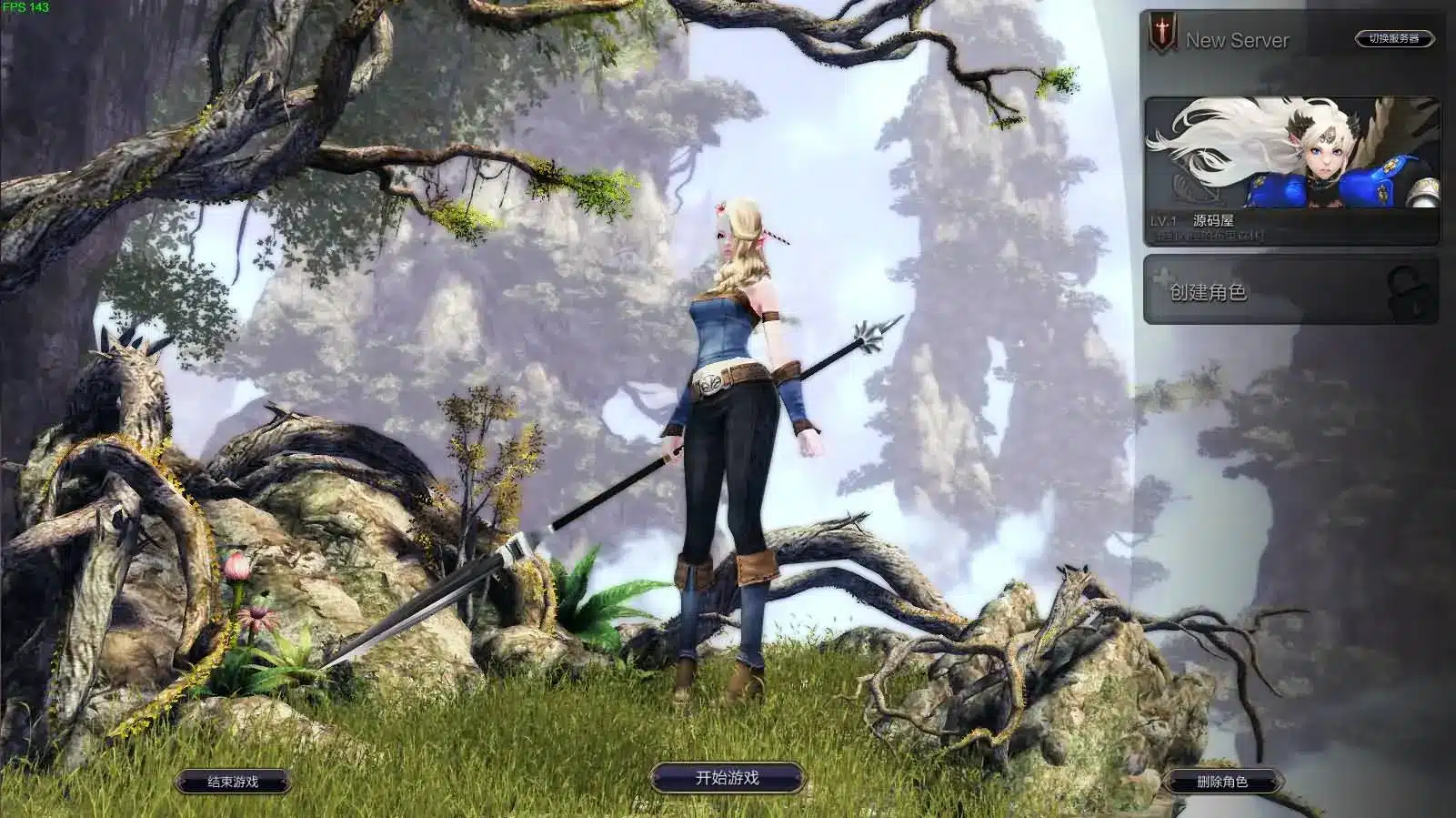The height and width of the screenshot is (818, 1456).
Task: Click the lock icon on create character slot
Action: [x=1404, y=291]
